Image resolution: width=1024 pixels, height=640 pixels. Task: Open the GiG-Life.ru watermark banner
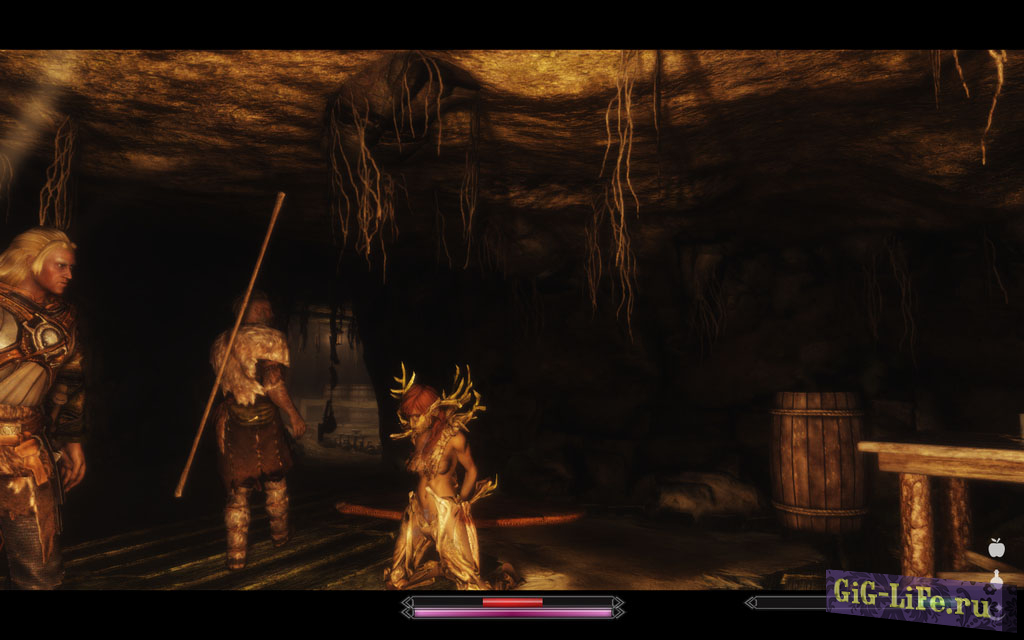coord(913,599)
